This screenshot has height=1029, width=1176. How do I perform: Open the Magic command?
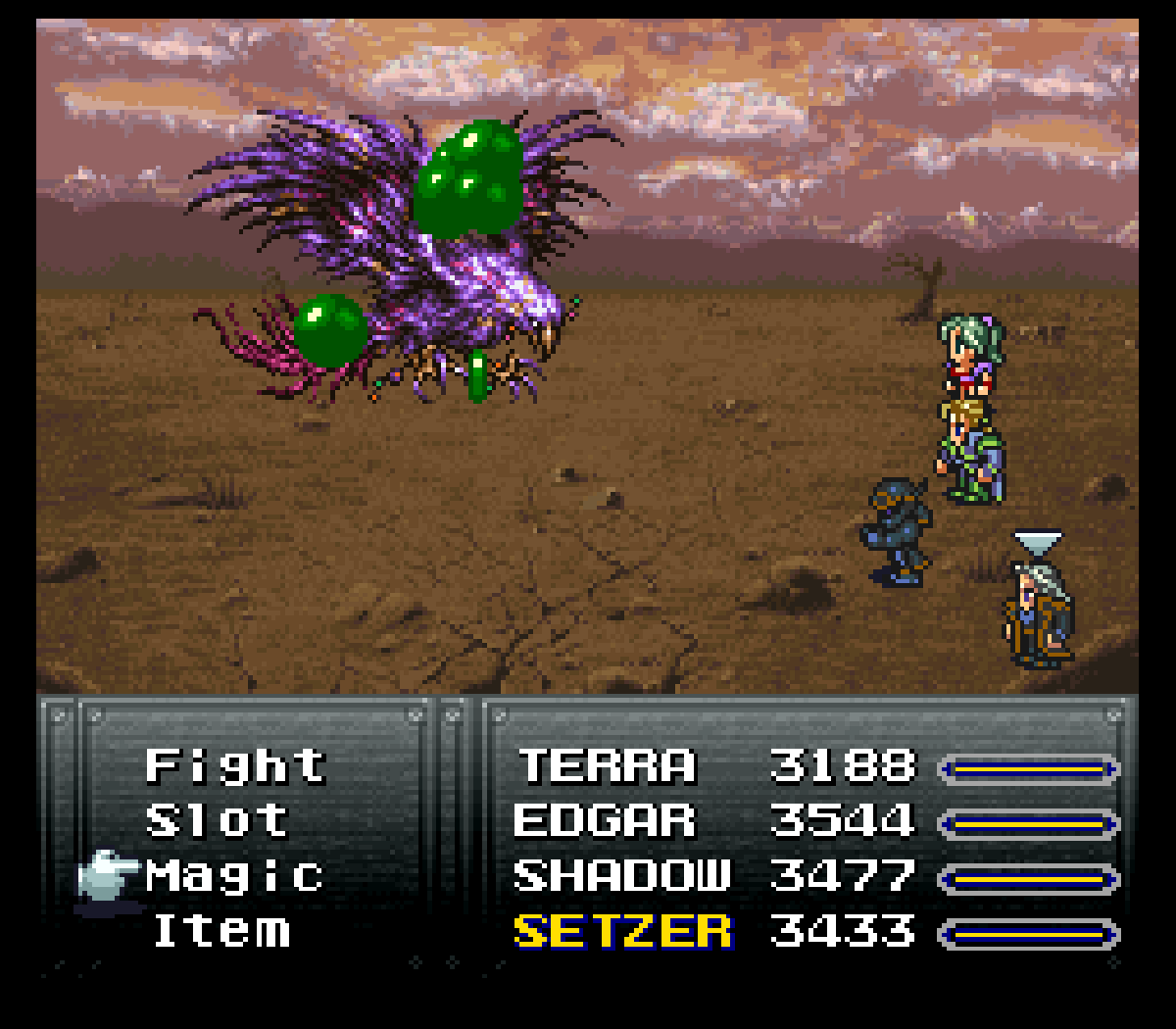point(235,876)
